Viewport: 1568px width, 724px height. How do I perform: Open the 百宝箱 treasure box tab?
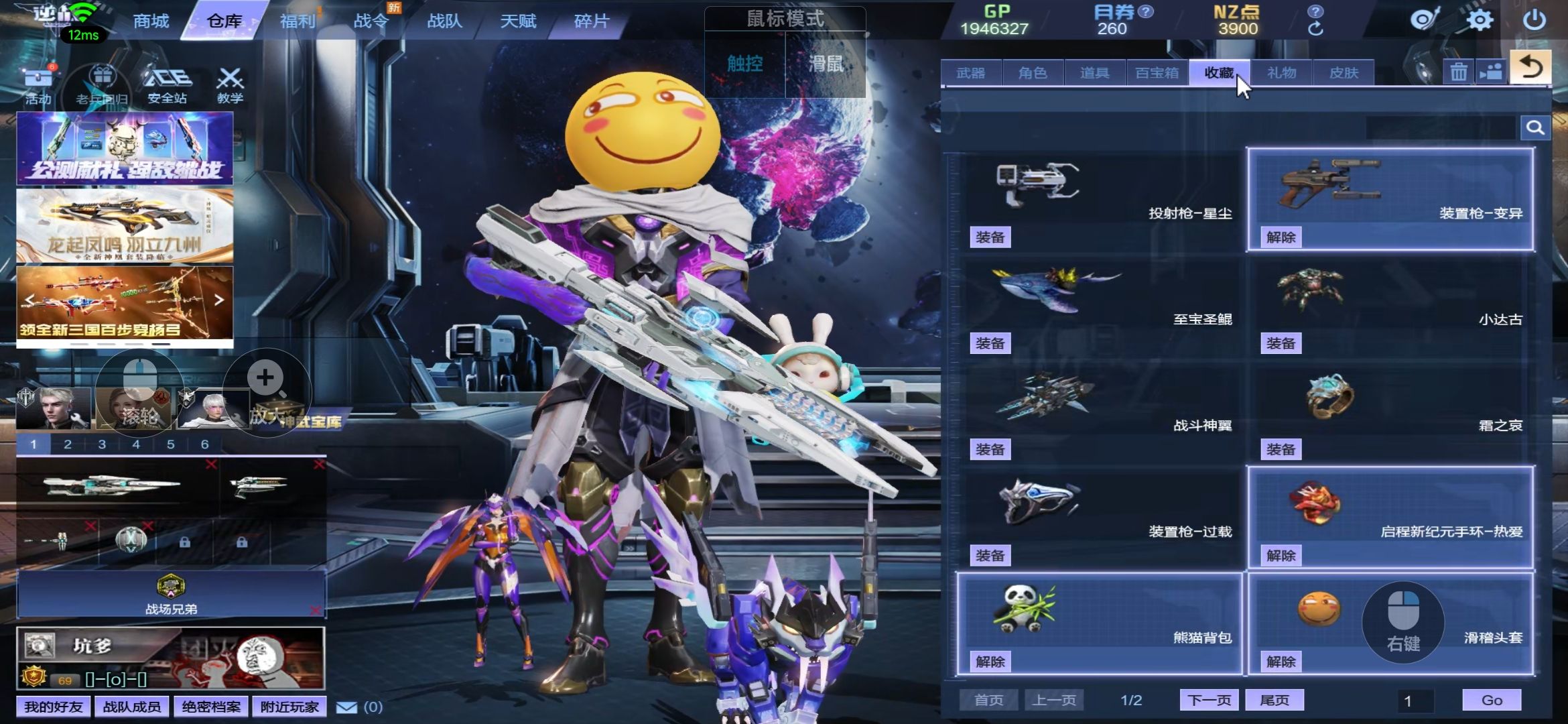point(1157,73)
